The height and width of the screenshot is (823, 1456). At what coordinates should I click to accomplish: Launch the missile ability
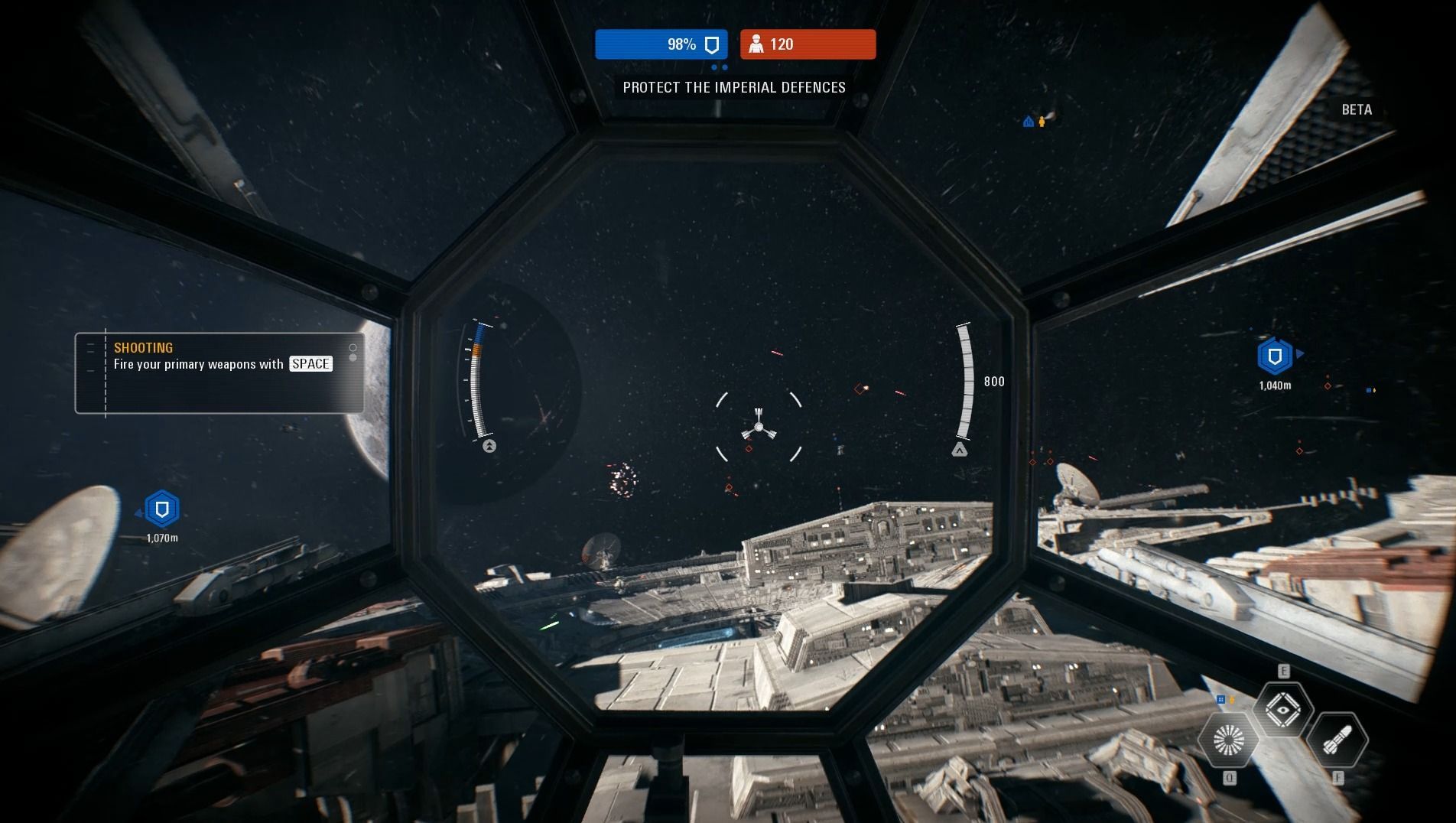coord(1337,740)
